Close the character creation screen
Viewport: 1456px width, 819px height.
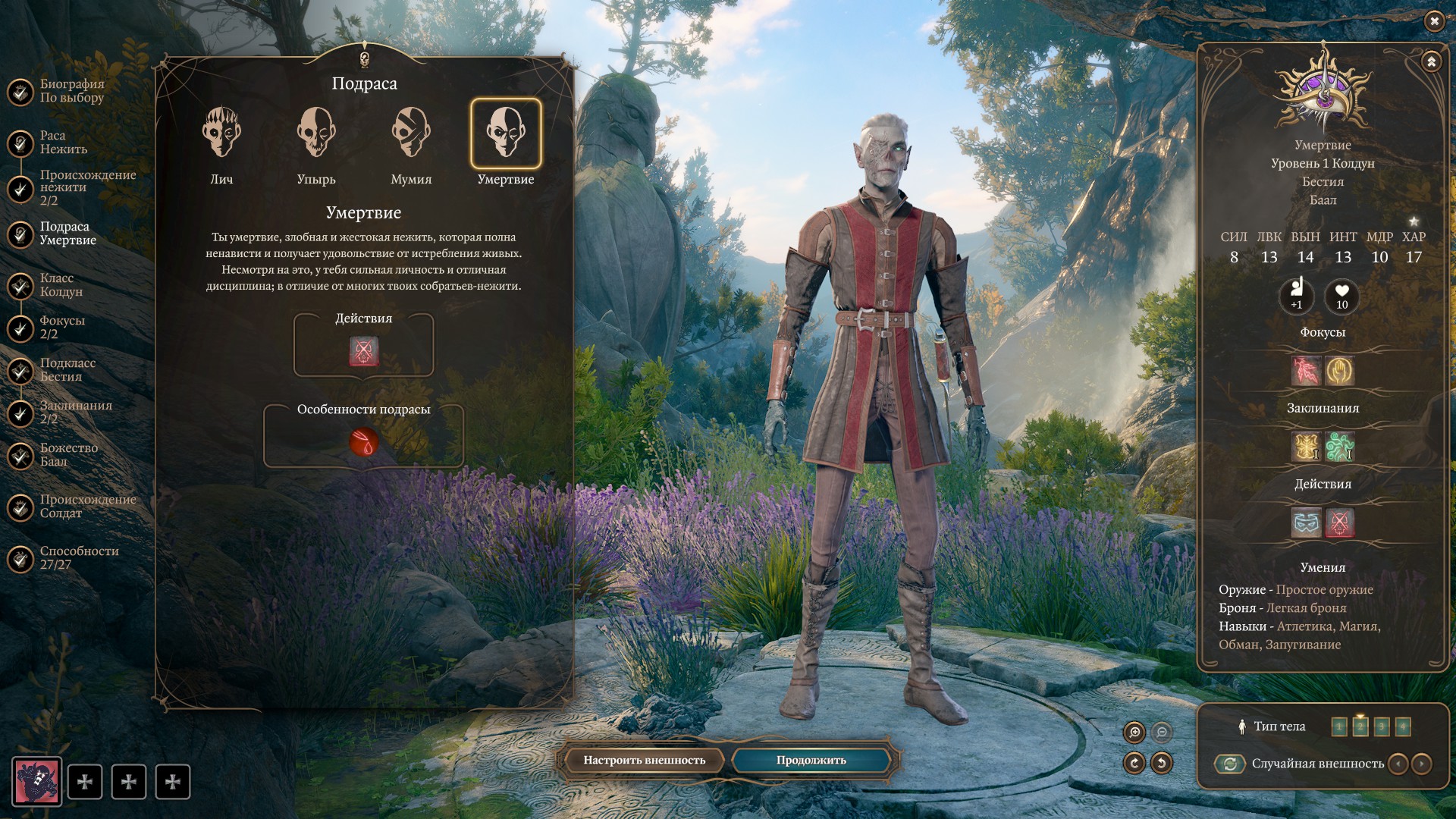(1434, 21)
